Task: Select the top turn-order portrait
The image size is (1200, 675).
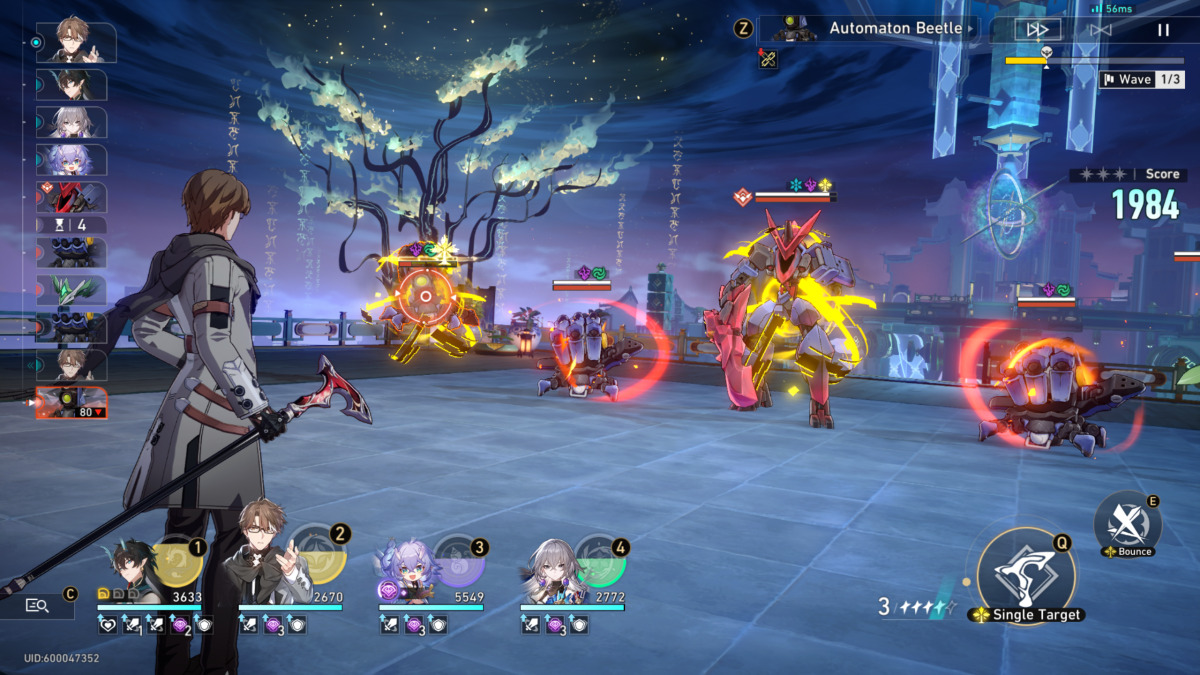Action: coord(75,43)
